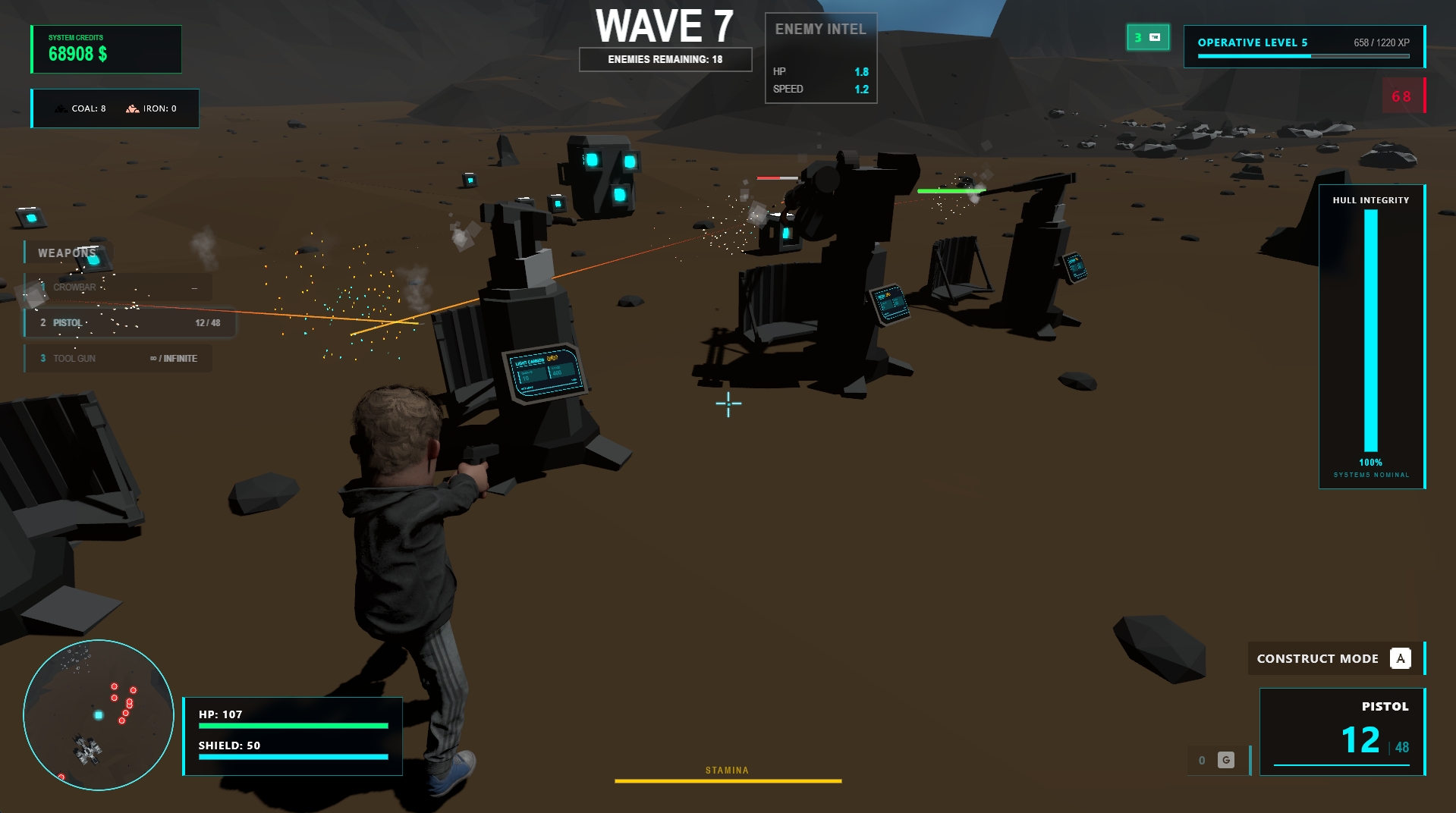The image size is (1456, 813).
Task: Open the green card counter icon
Action: pos(1147,37)
